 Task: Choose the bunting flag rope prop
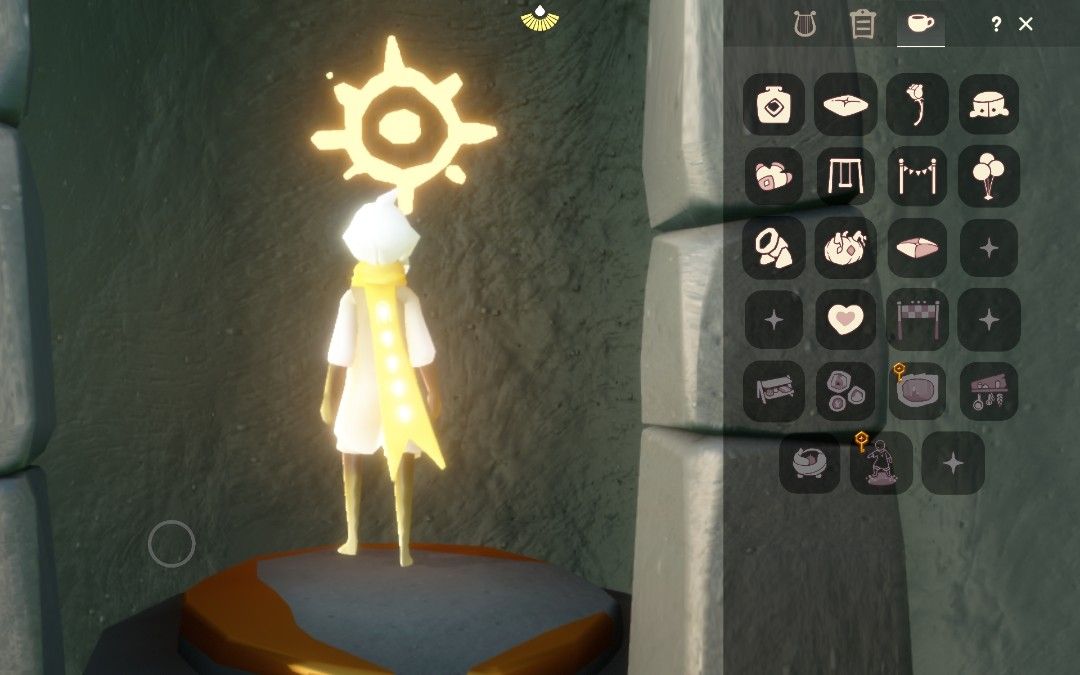917,176
